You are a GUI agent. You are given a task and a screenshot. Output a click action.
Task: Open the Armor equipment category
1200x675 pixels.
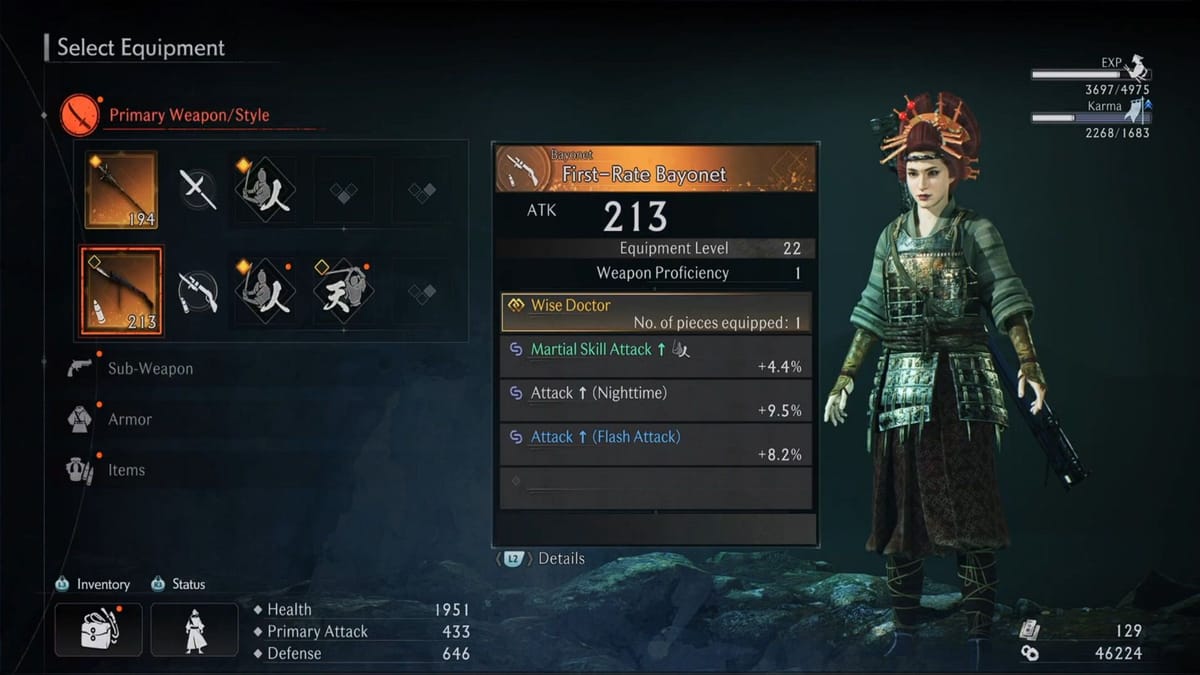130,419
